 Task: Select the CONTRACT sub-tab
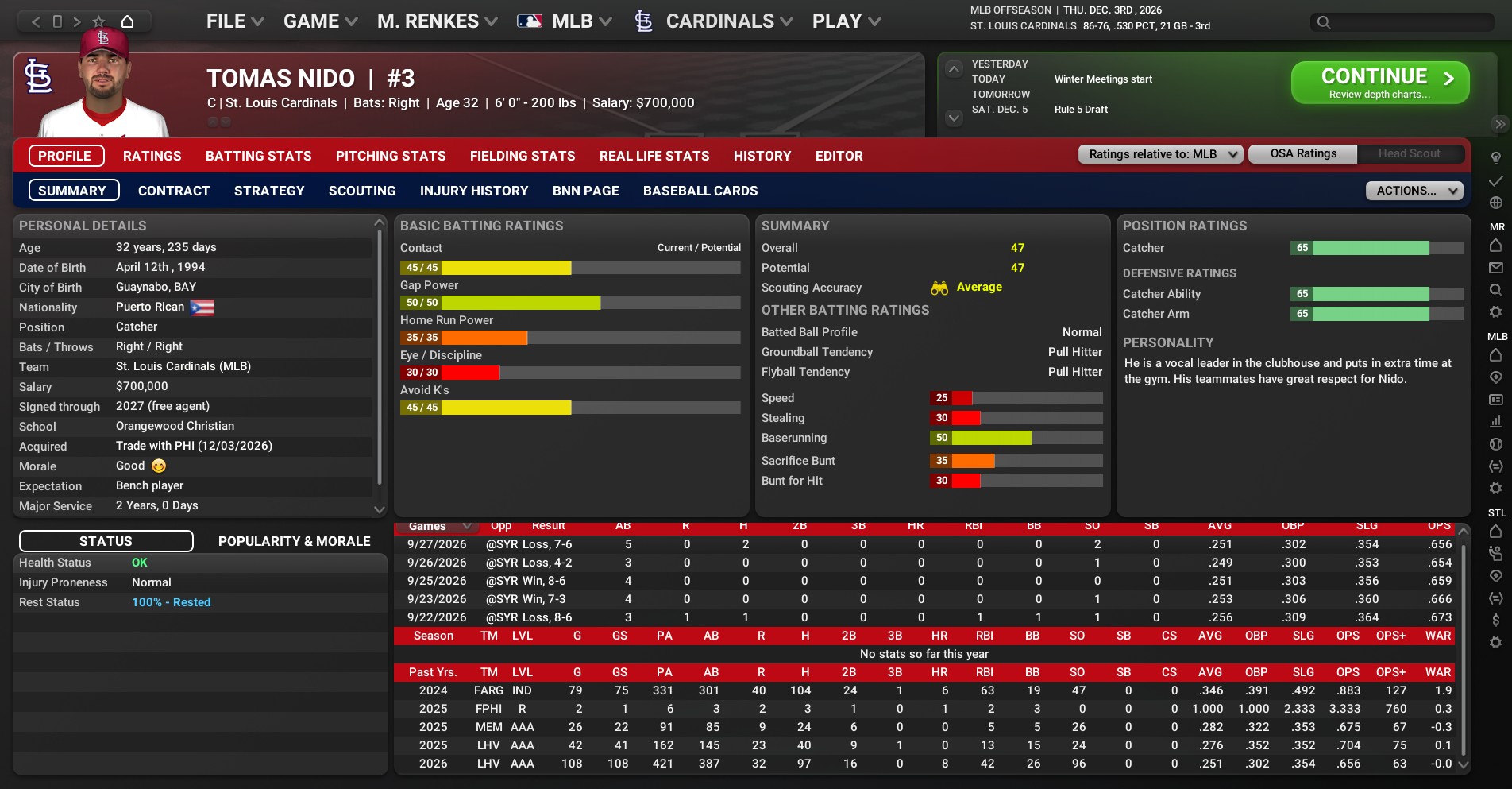(x=174, y=191)
